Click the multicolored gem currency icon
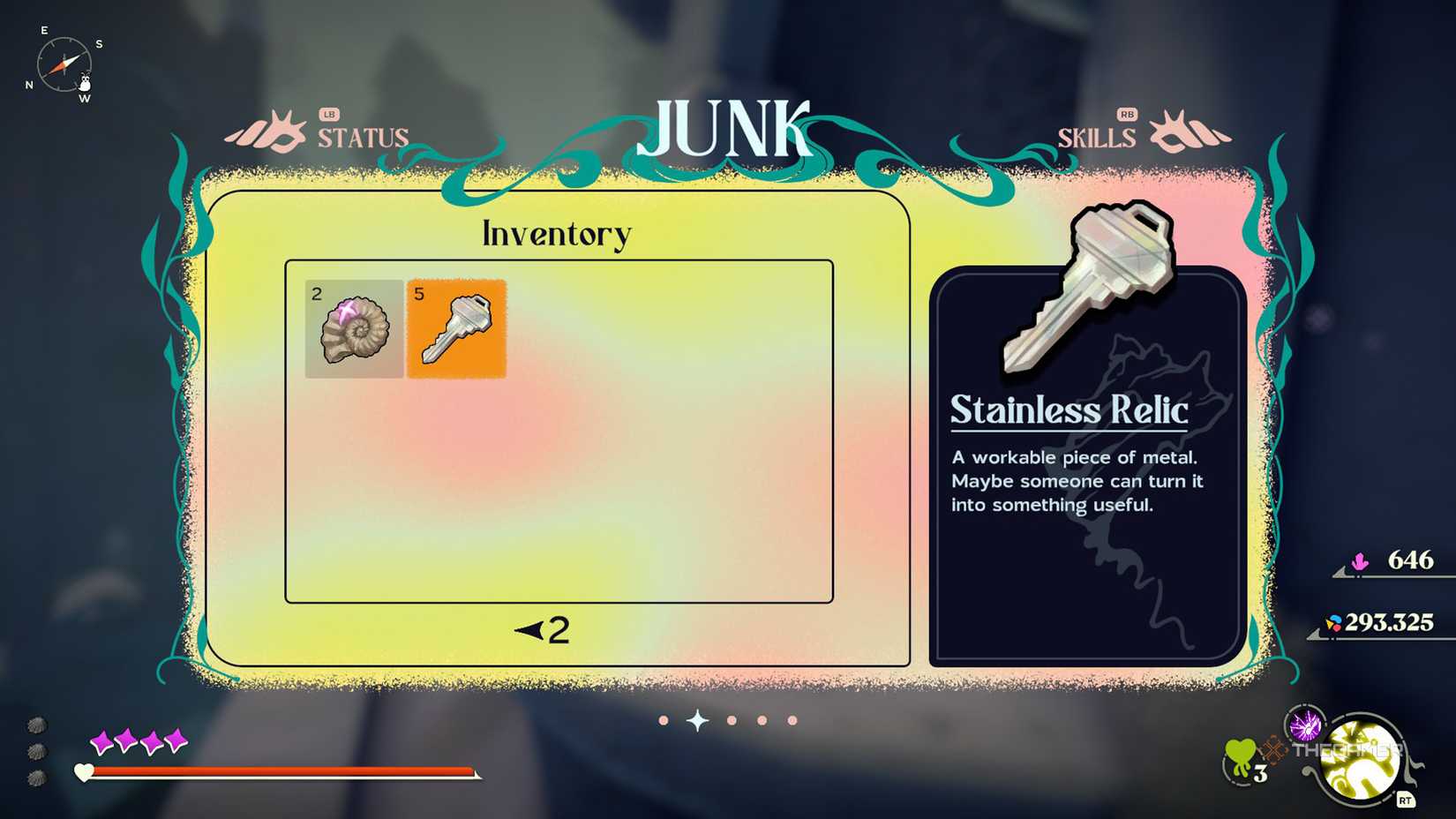Viewport: 1456px width, 819px height. tap(1334, 623)
